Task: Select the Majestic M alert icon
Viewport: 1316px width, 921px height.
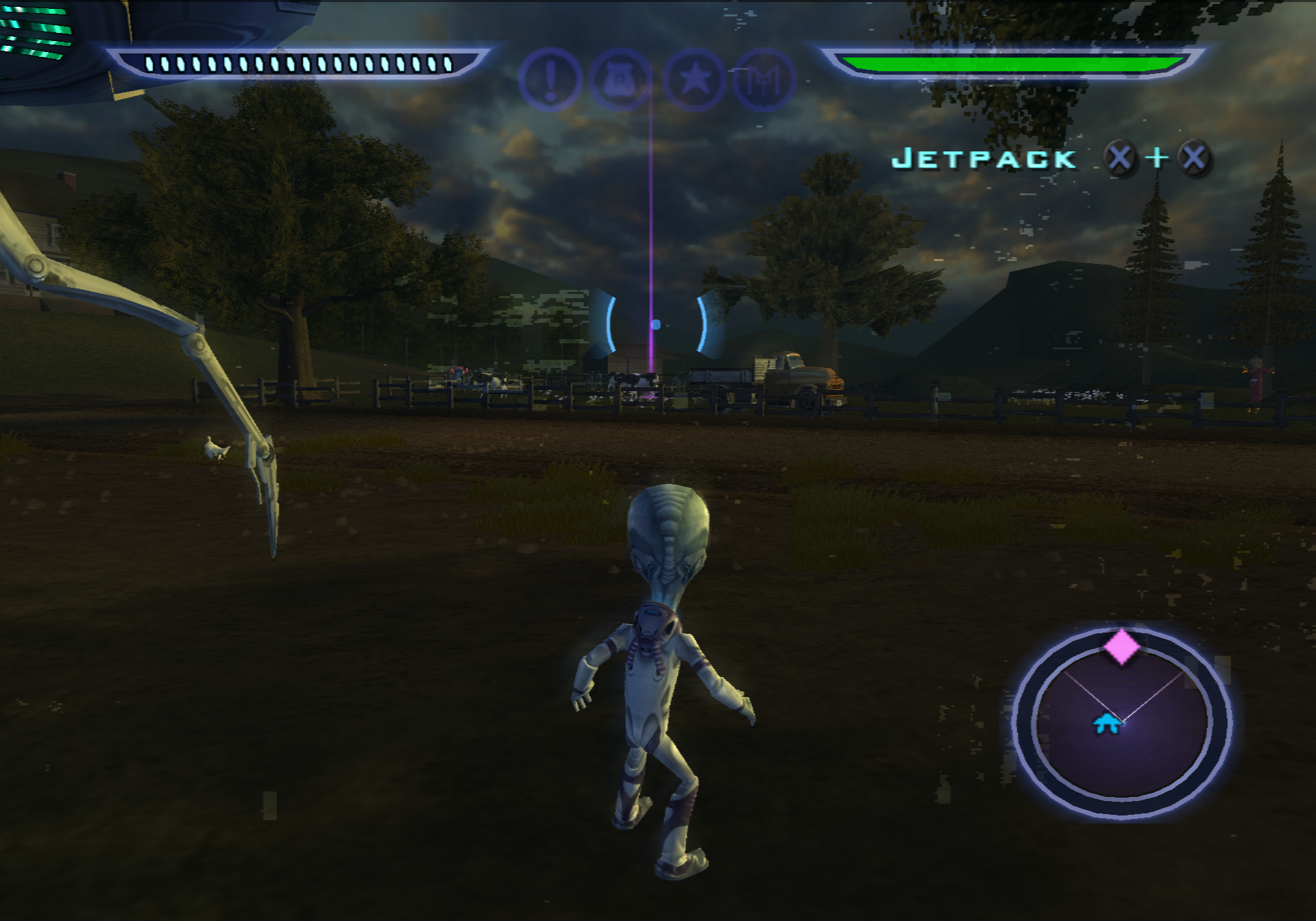Action: coord(764,79)
